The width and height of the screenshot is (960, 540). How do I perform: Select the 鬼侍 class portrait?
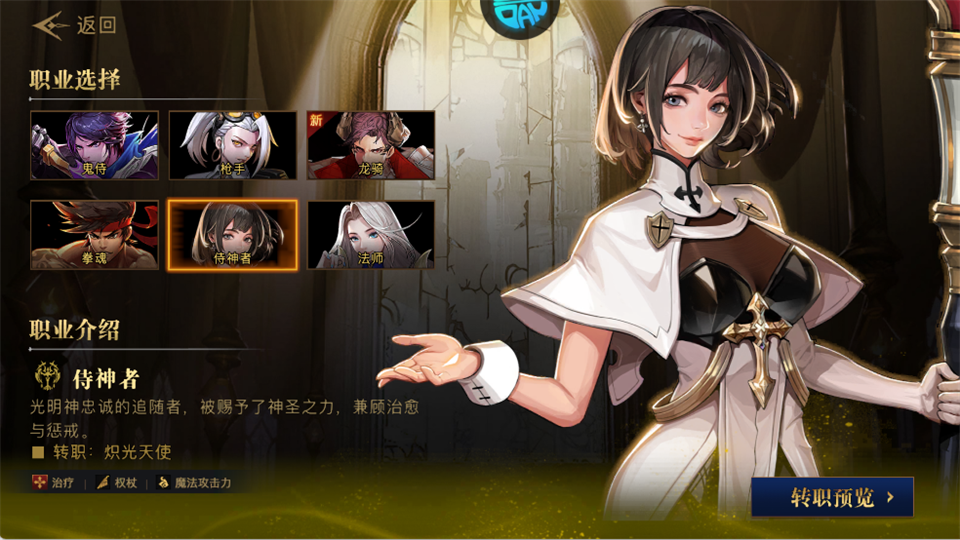point(94,145)
